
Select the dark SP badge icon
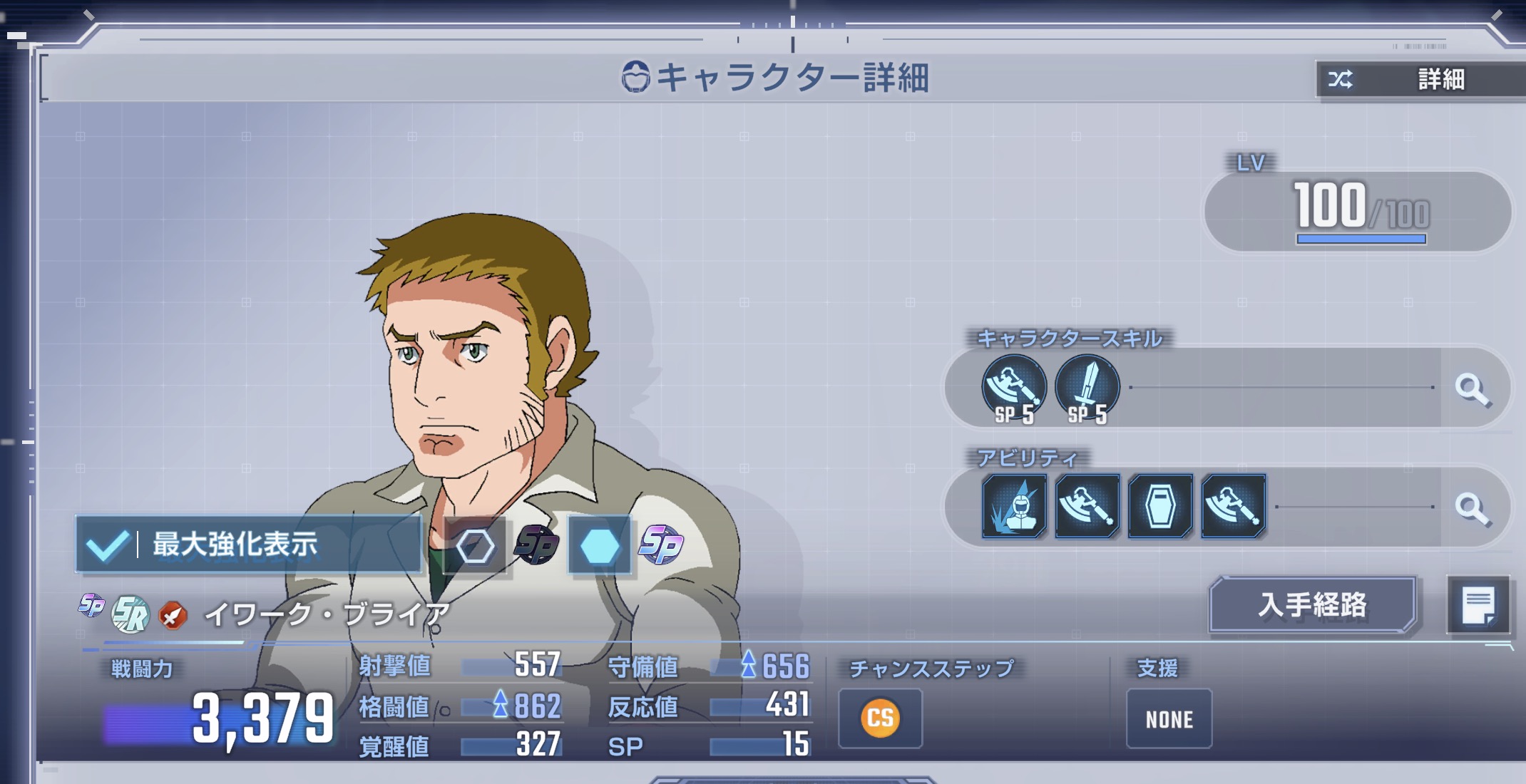pos(537,545)
